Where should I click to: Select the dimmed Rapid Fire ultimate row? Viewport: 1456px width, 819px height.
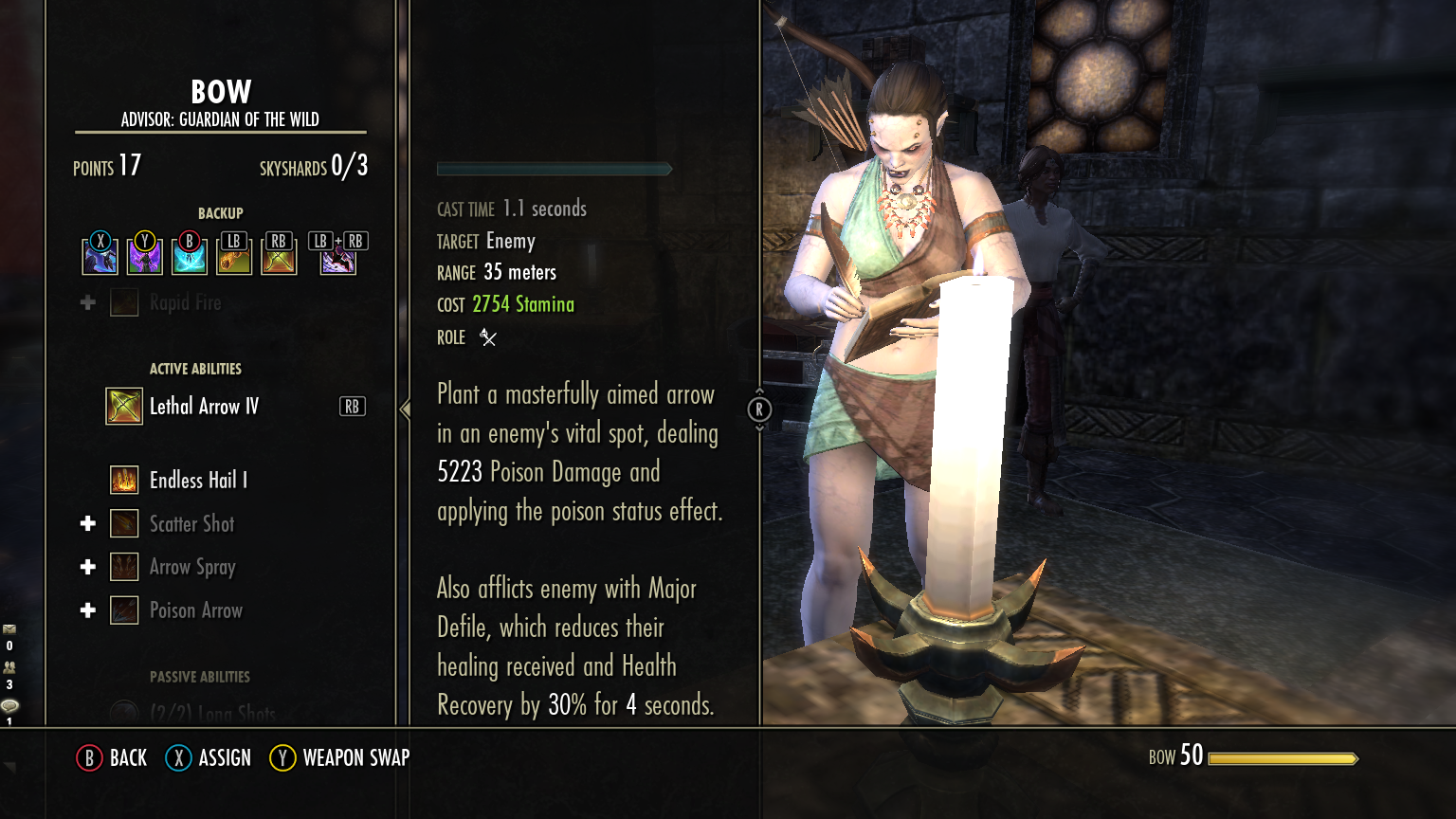pyautogui.click(x=185, y=303)
